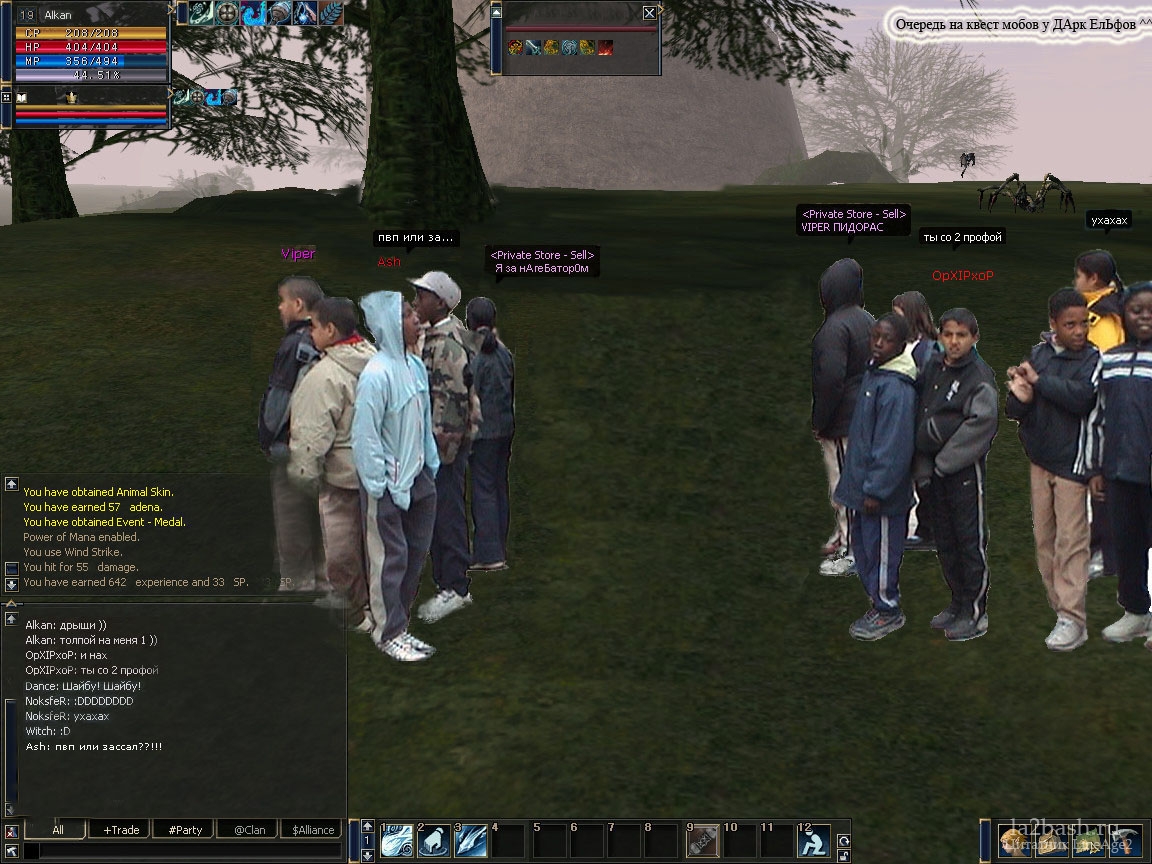This screenshot has width=1152, height=864.
Task: Switch to the All chat tab
Action: [58, 830]
